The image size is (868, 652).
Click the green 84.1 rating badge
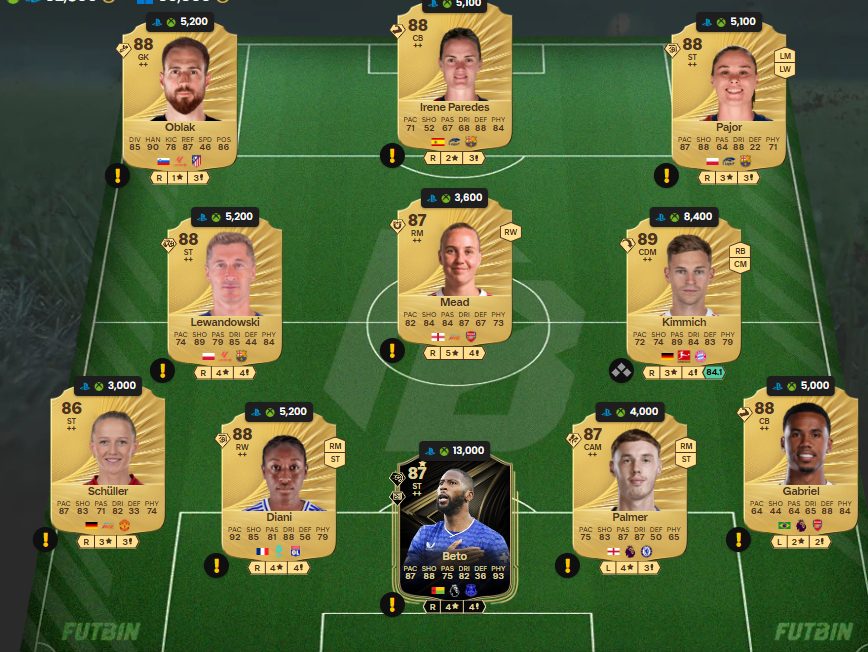pos(714,372)
